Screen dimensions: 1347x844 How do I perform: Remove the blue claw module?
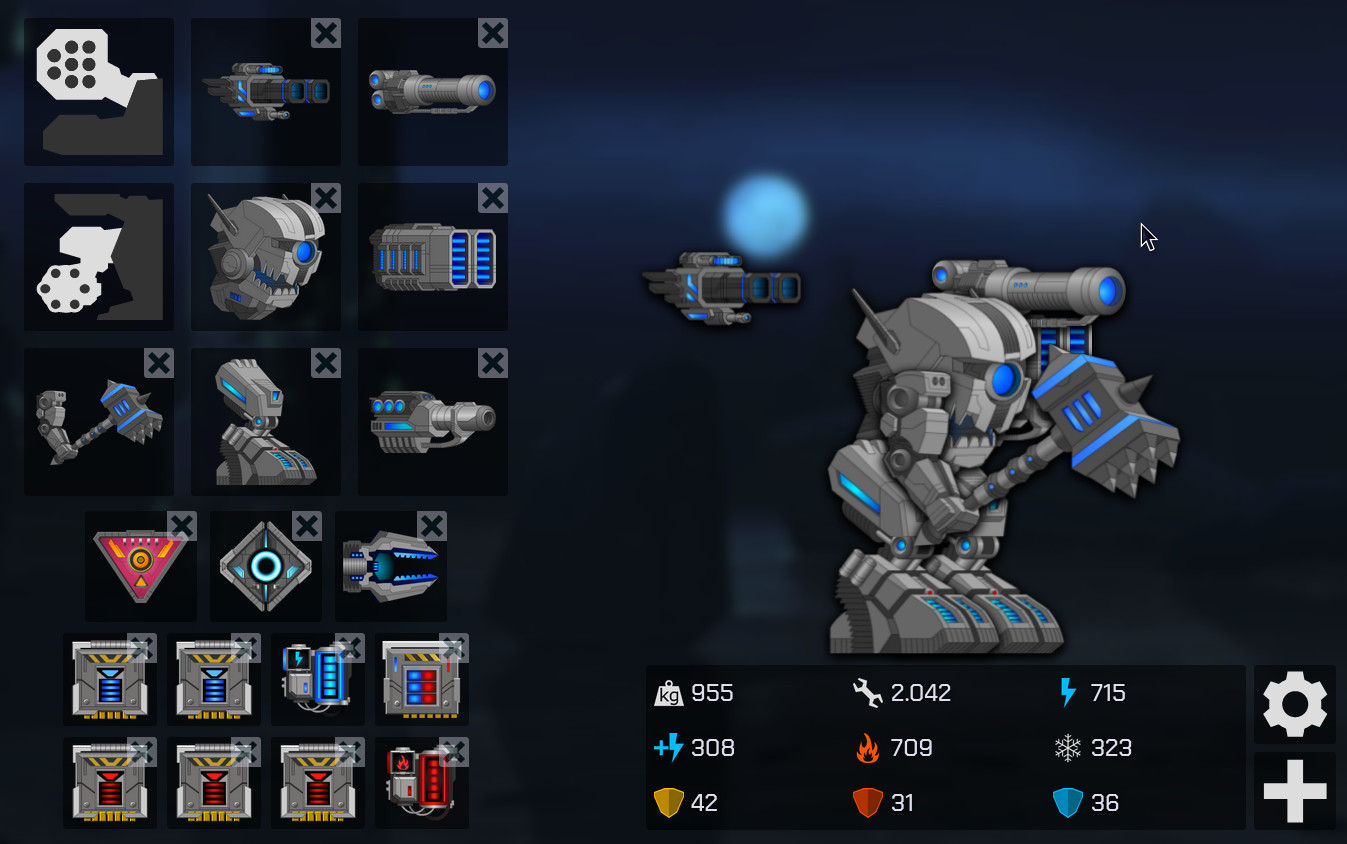pos(432,526)
